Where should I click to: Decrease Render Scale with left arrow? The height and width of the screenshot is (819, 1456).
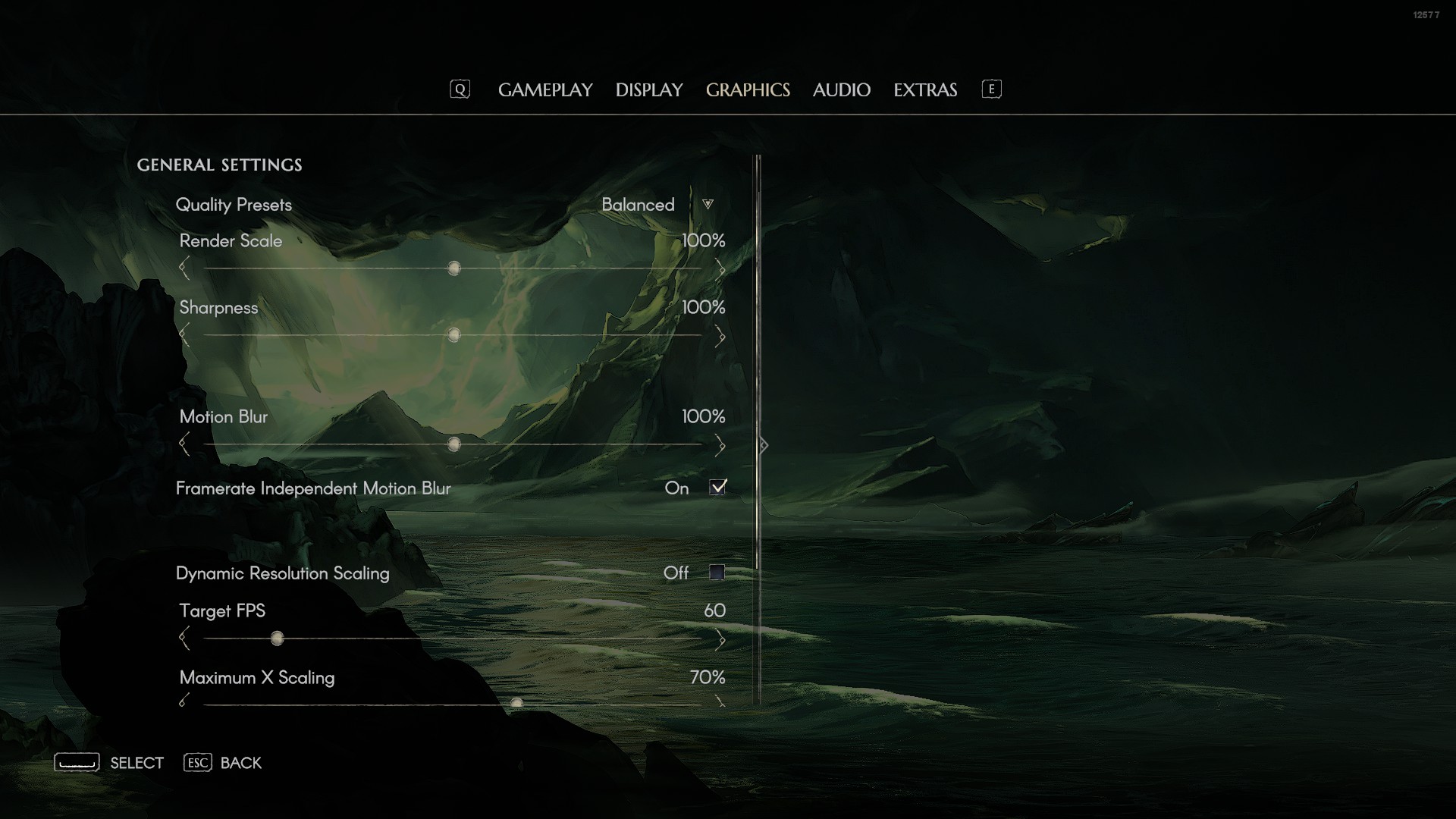pos(184,268)
